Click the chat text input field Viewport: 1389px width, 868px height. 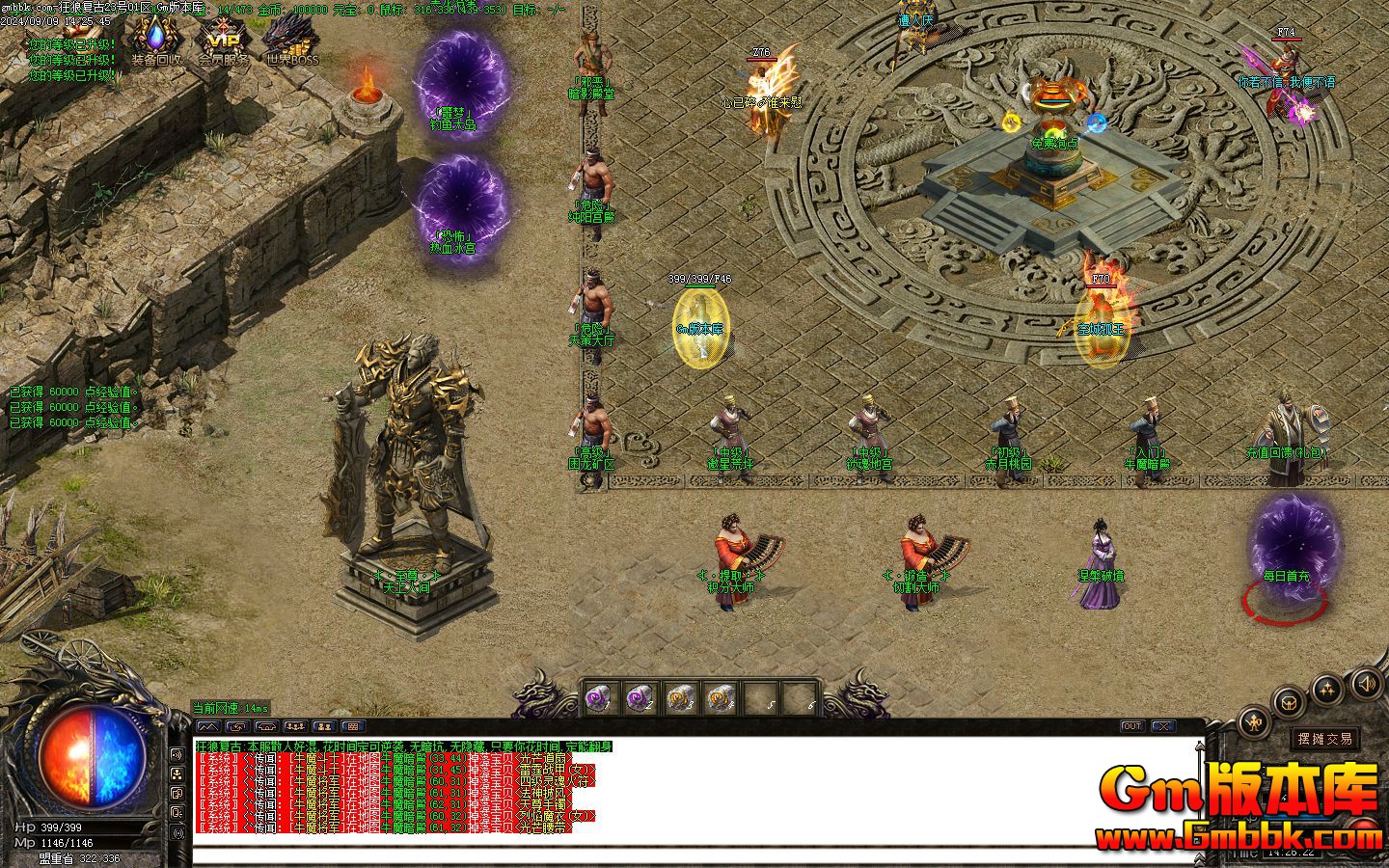(x=675, y=854)
